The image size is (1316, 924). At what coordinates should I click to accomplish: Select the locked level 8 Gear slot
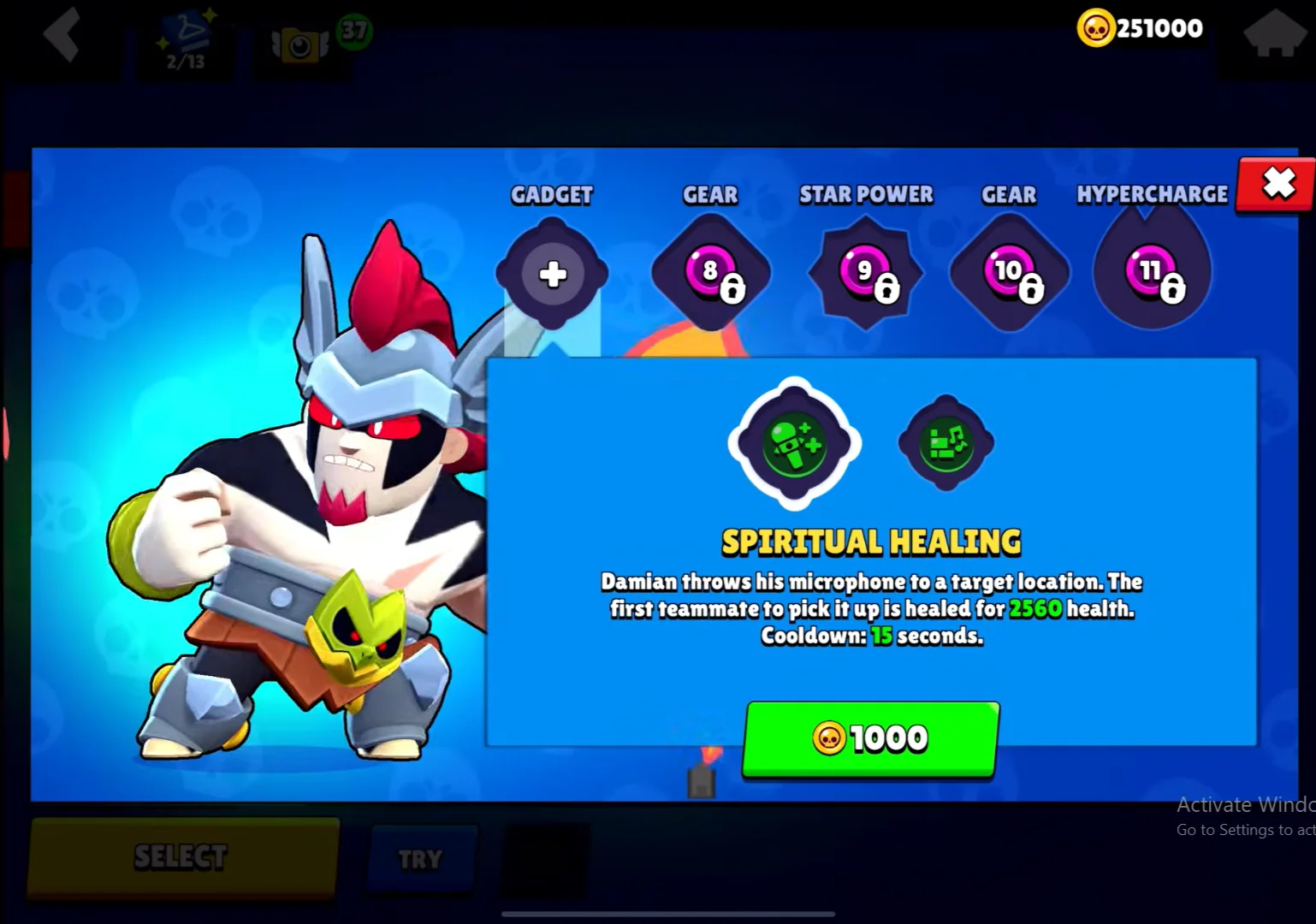[x=711, y=274]
